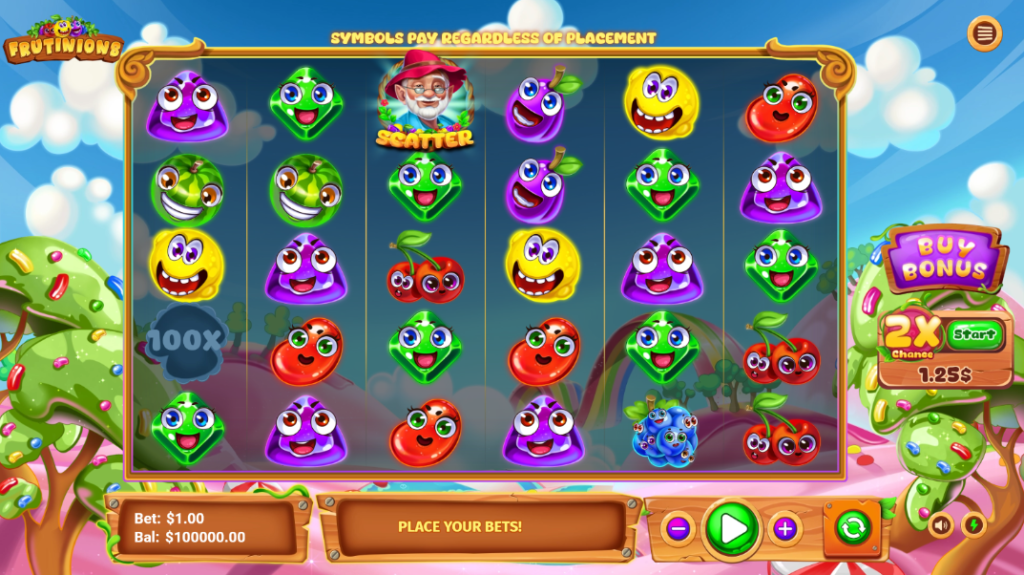Activate the orange autoplay button
The height and width of the screenshot is (575, 1024).
click(x=851, y=527)
